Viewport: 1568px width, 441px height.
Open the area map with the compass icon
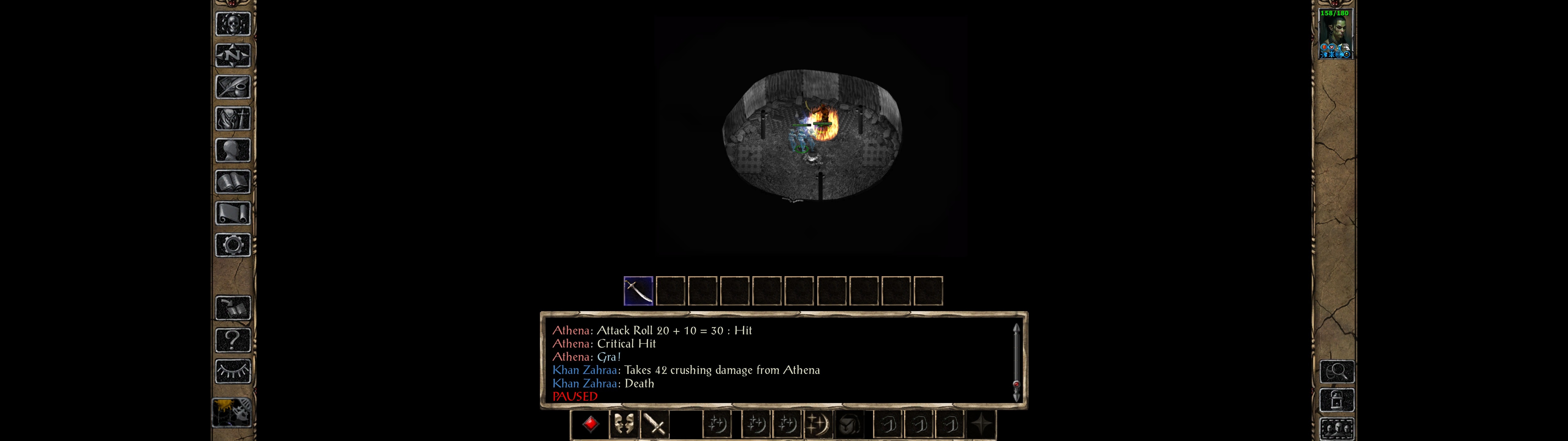tap(232, 55)
